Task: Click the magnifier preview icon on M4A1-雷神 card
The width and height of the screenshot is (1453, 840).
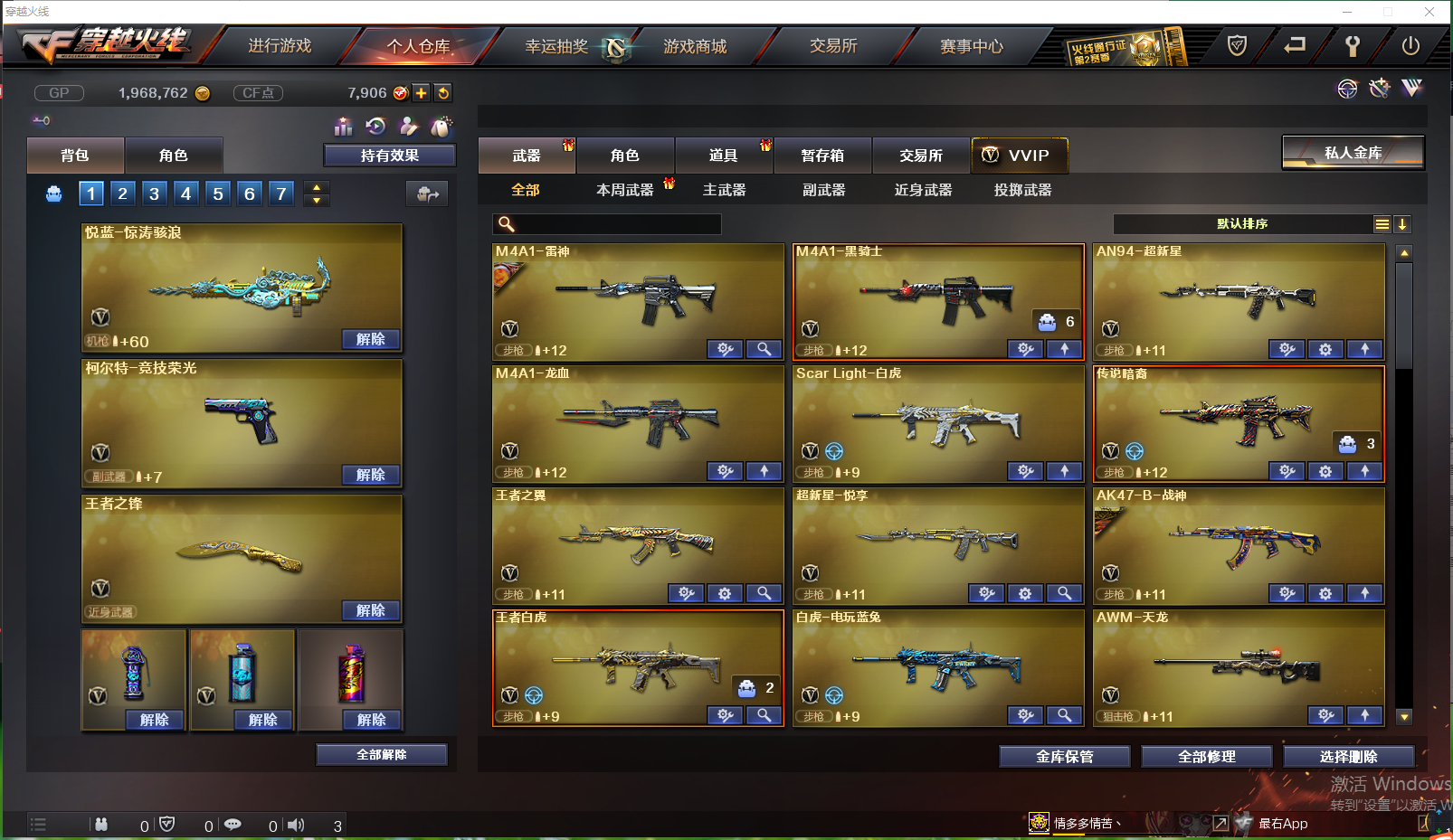Action: [x=764, y=348]
